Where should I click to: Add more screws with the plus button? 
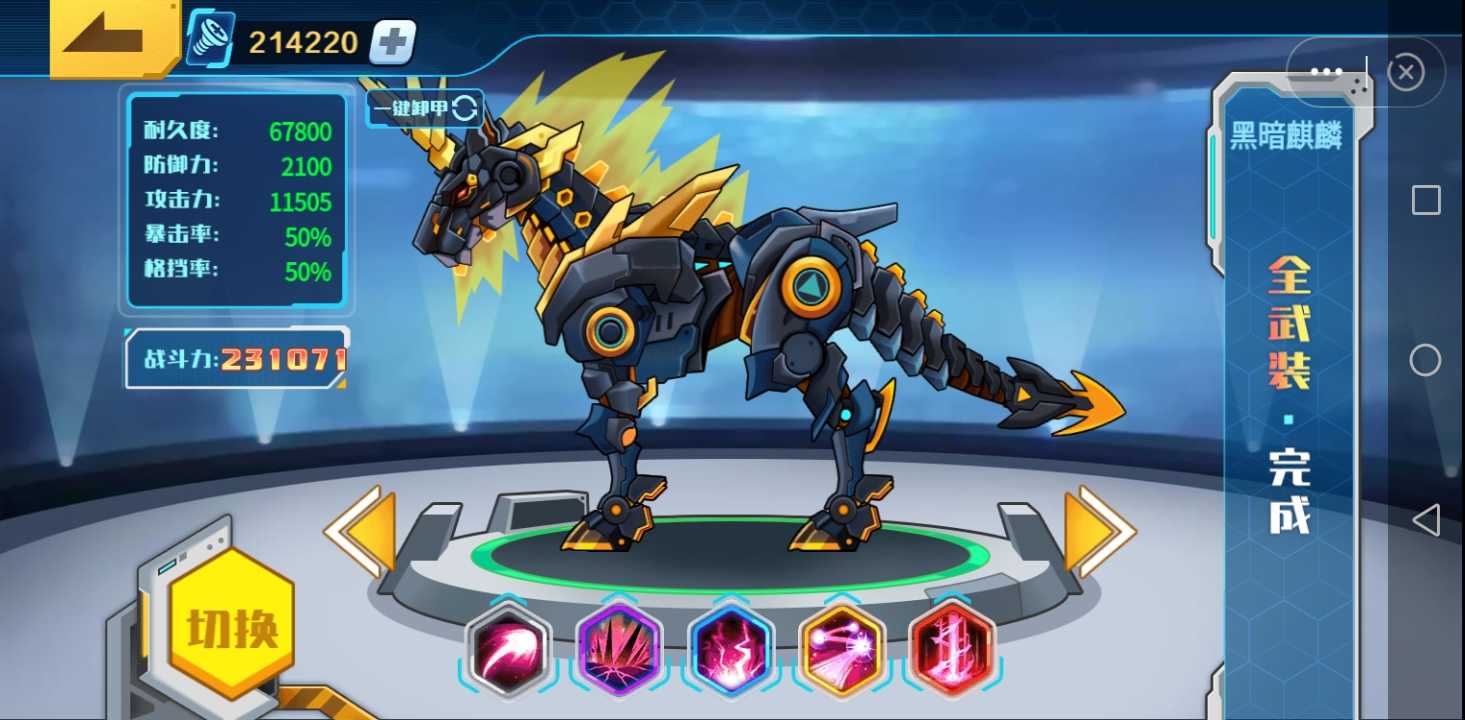click(392, 42)
